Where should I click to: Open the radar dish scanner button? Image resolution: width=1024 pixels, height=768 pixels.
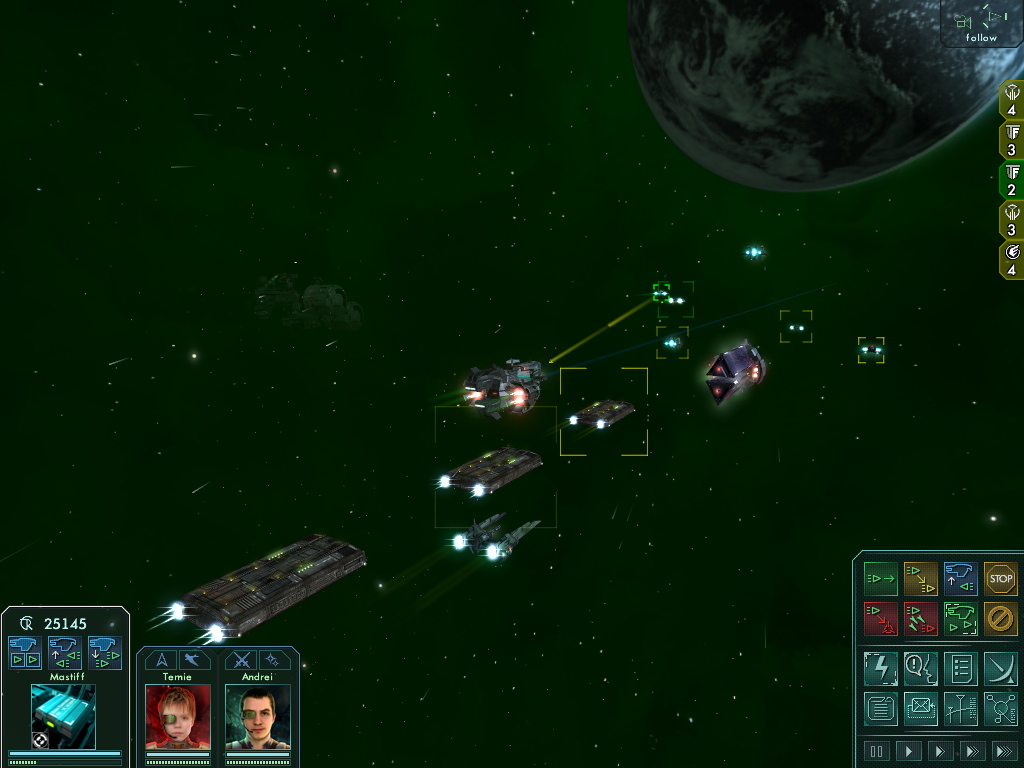tap(1000, 668)
